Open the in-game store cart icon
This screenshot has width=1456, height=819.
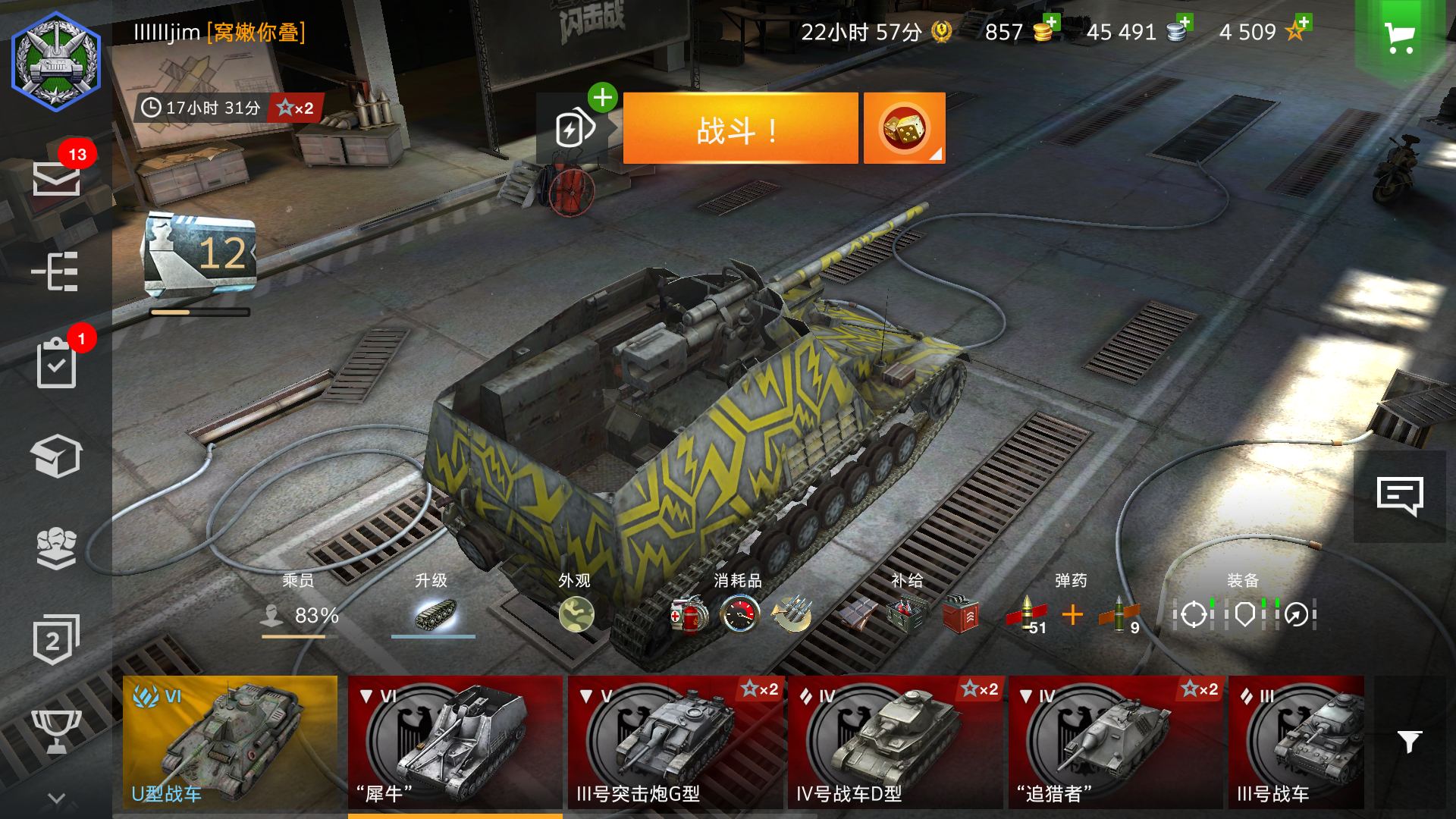point(1400,34)
